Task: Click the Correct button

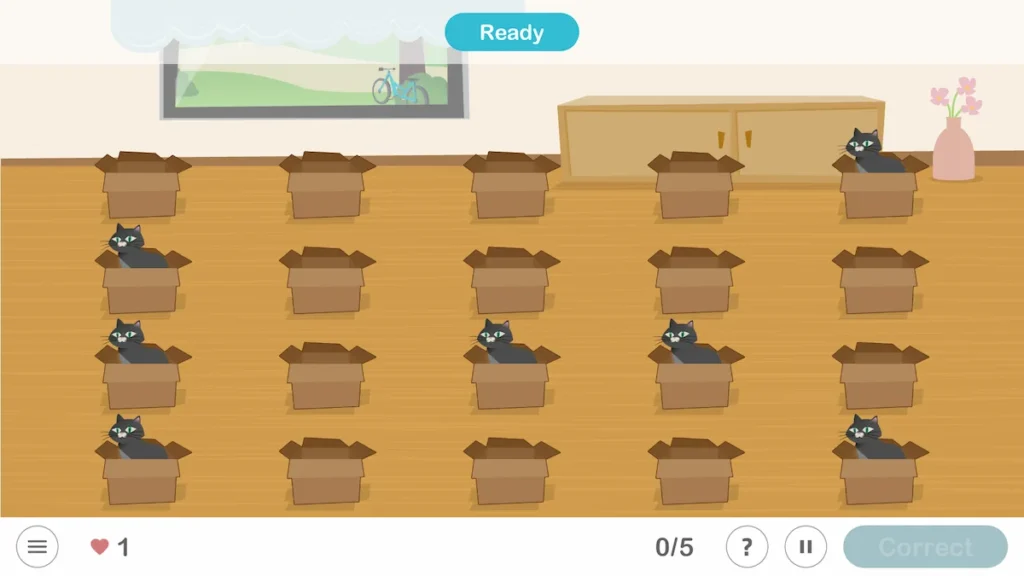Action: click(x=925, y=547)
